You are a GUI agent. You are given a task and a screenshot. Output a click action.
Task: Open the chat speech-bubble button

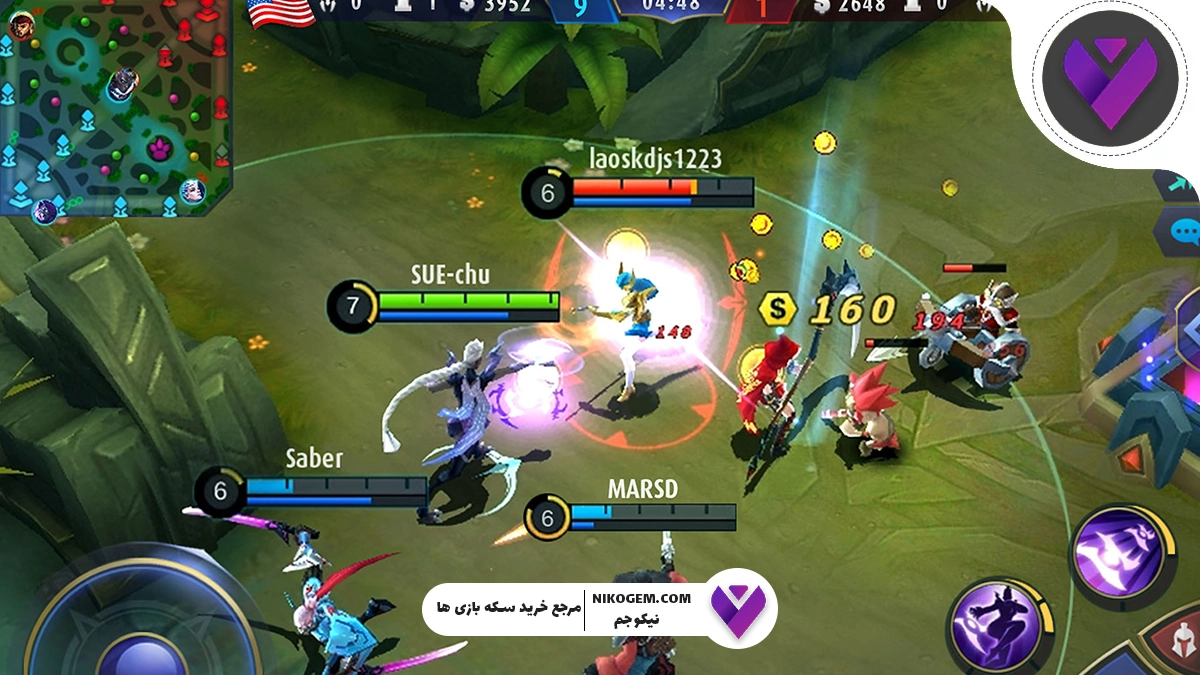pos(1184,233)
